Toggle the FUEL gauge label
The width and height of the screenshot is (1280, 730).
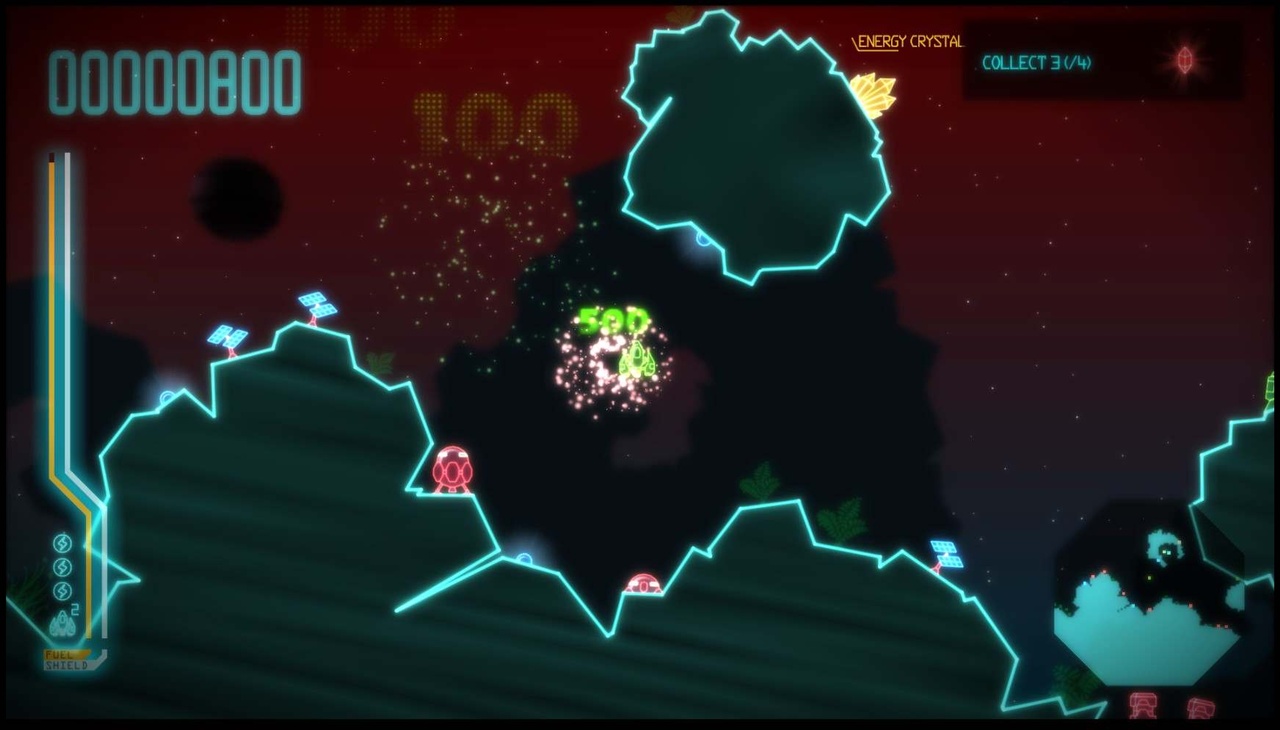coord(60,655)
